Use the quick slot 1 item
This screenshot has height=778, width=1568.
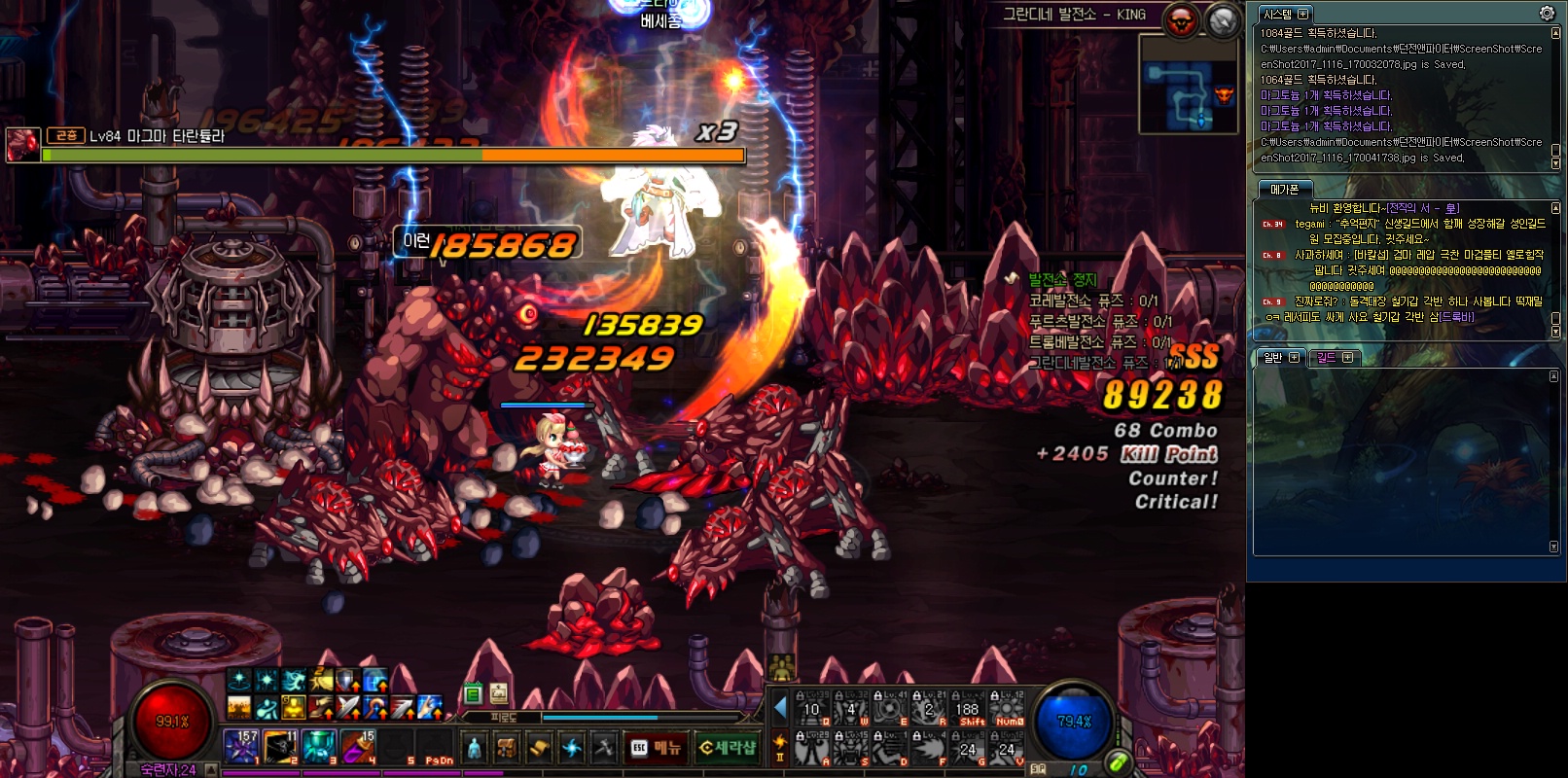(x=240, y=746)
